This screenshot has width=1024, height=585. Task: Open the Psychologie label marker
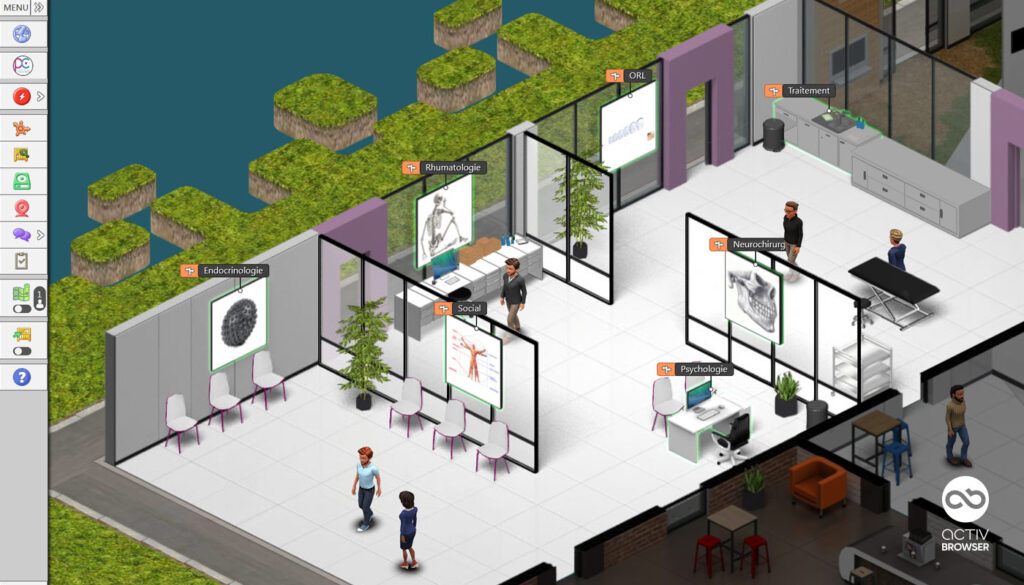(x=695, y=369)
